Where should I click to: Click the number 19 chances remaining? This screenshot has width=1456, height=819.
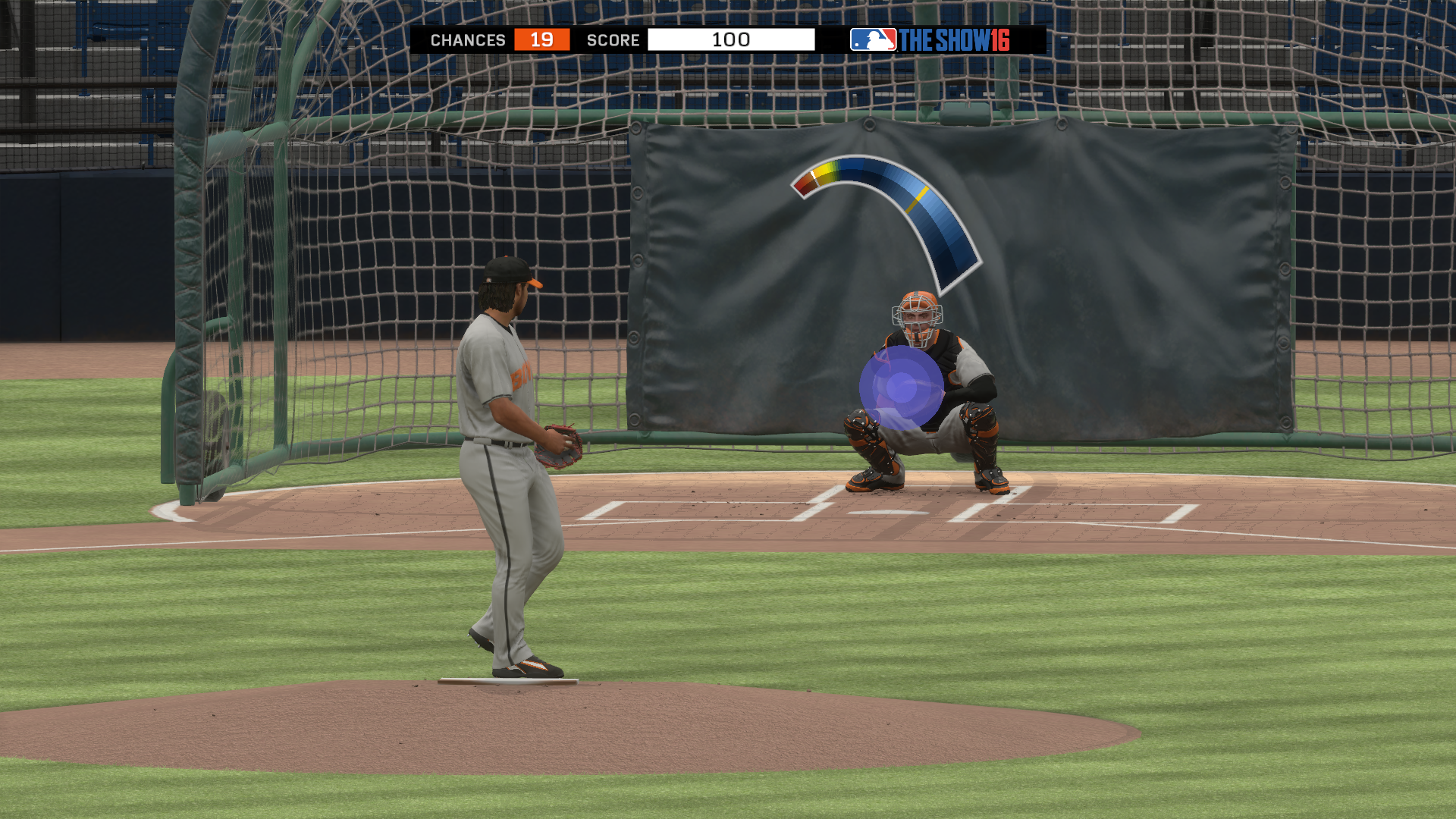click(540, 40)
